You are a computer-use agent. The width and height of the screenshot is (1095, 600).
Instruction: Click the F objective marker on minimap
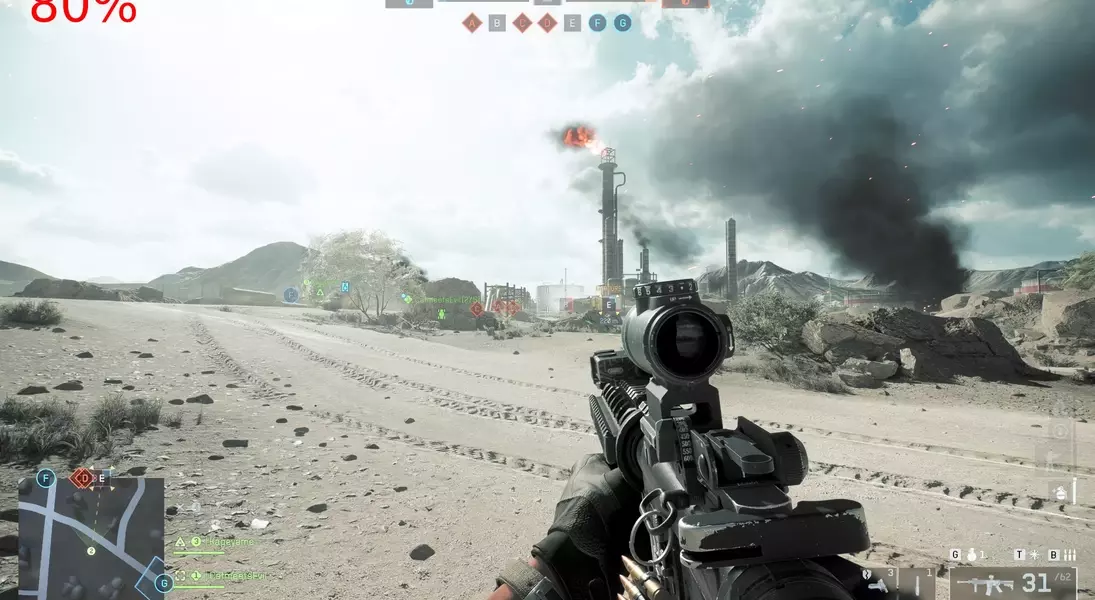(x=45, y=478)
